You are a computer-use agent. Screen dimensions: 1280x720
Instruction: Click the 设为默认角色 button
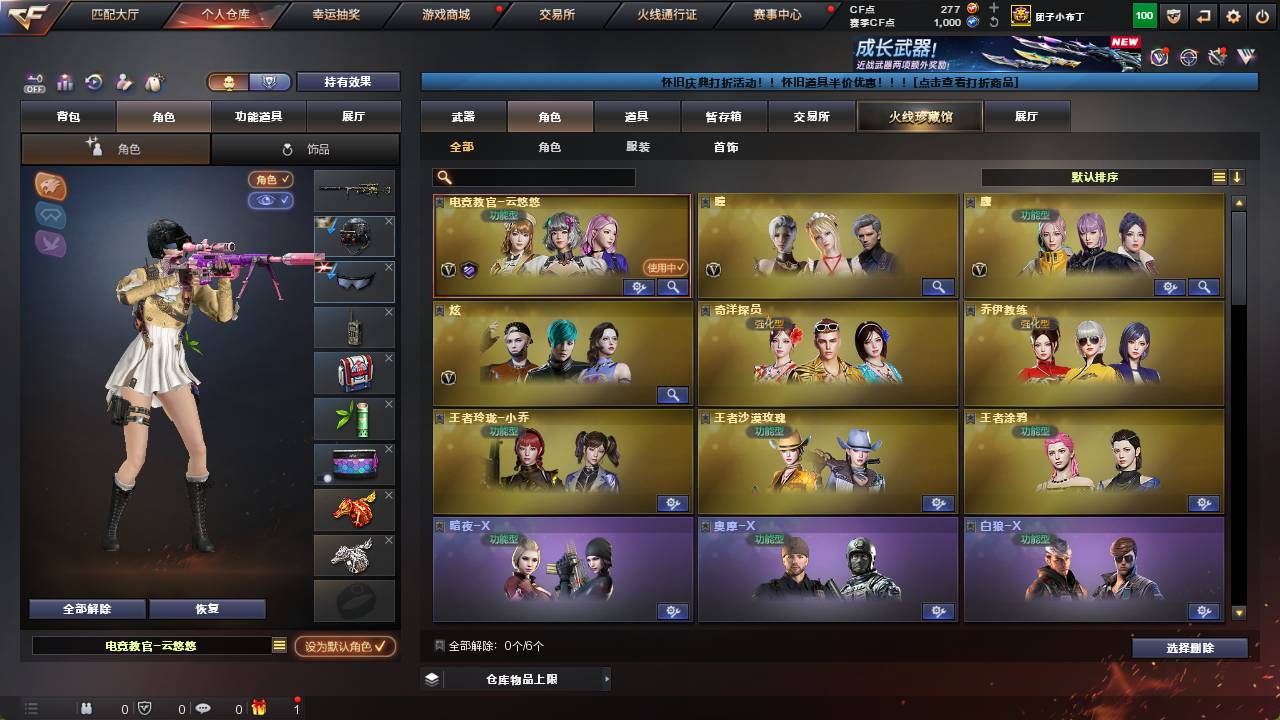click(x=345, y=647)
